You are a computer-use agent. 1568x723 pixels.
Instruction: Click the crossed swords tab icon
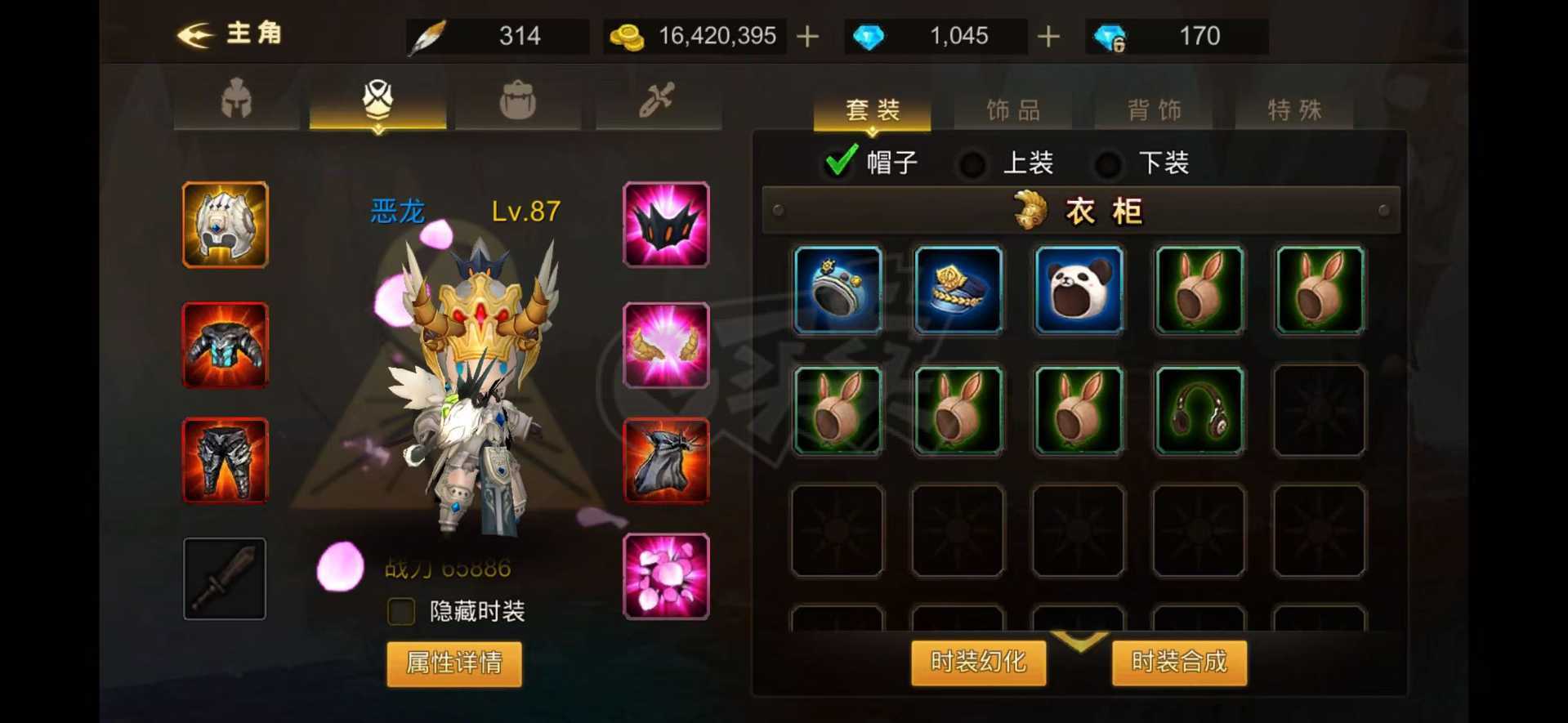pos(659,98)
